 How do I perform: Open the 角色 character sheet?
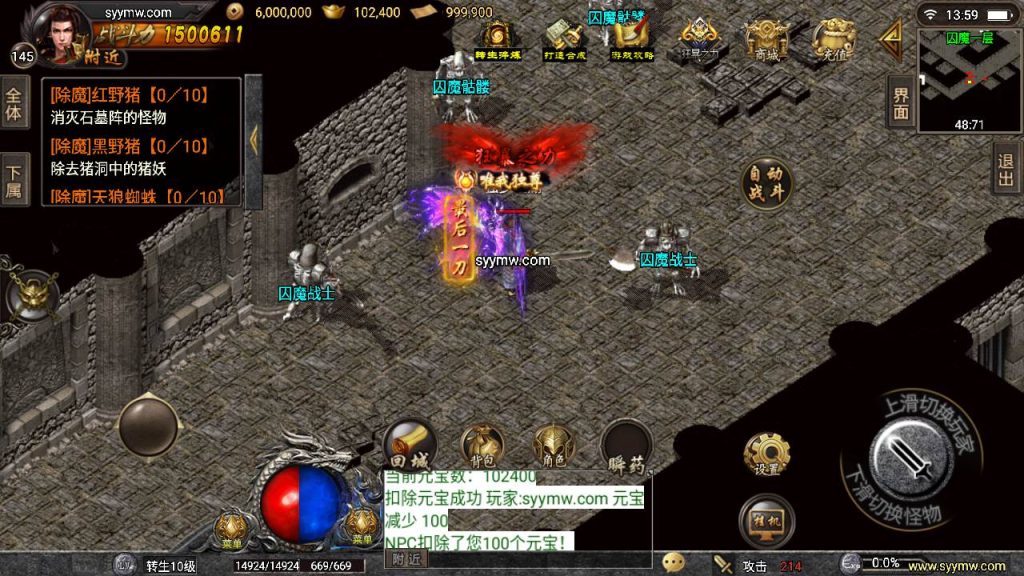pos(553,446)
